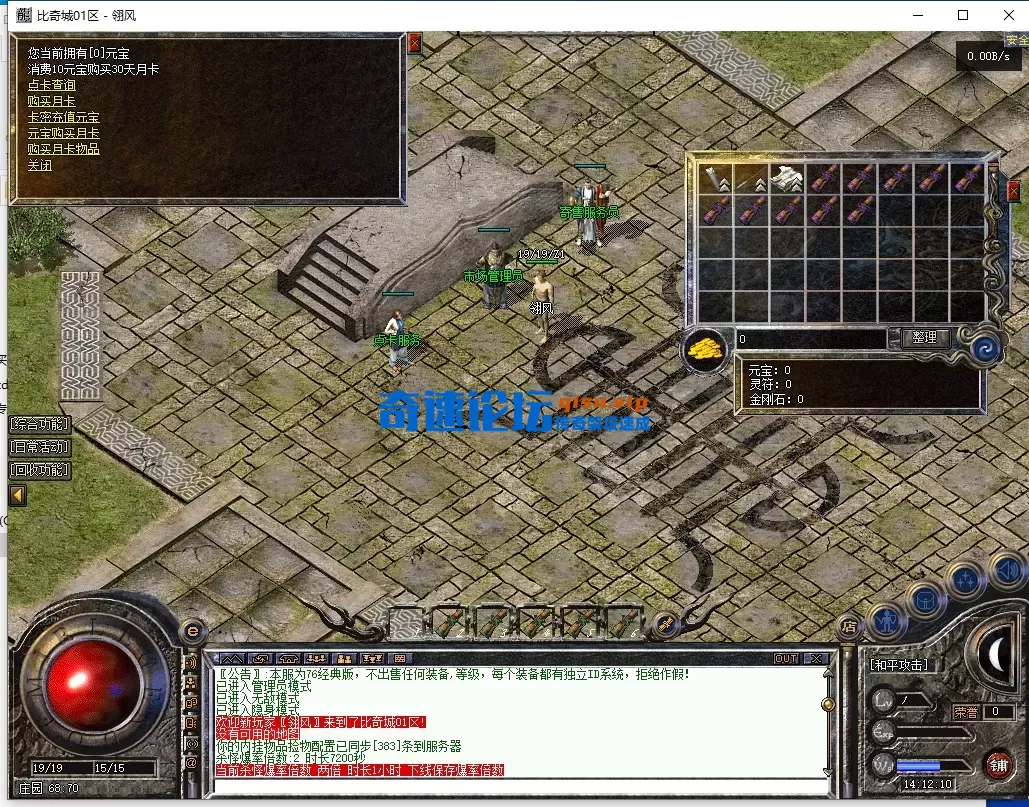The height and width of the screenshot is (807, 1029).
Task: Open the 综合功能 side menu
Action: click(x=40, y=424)
